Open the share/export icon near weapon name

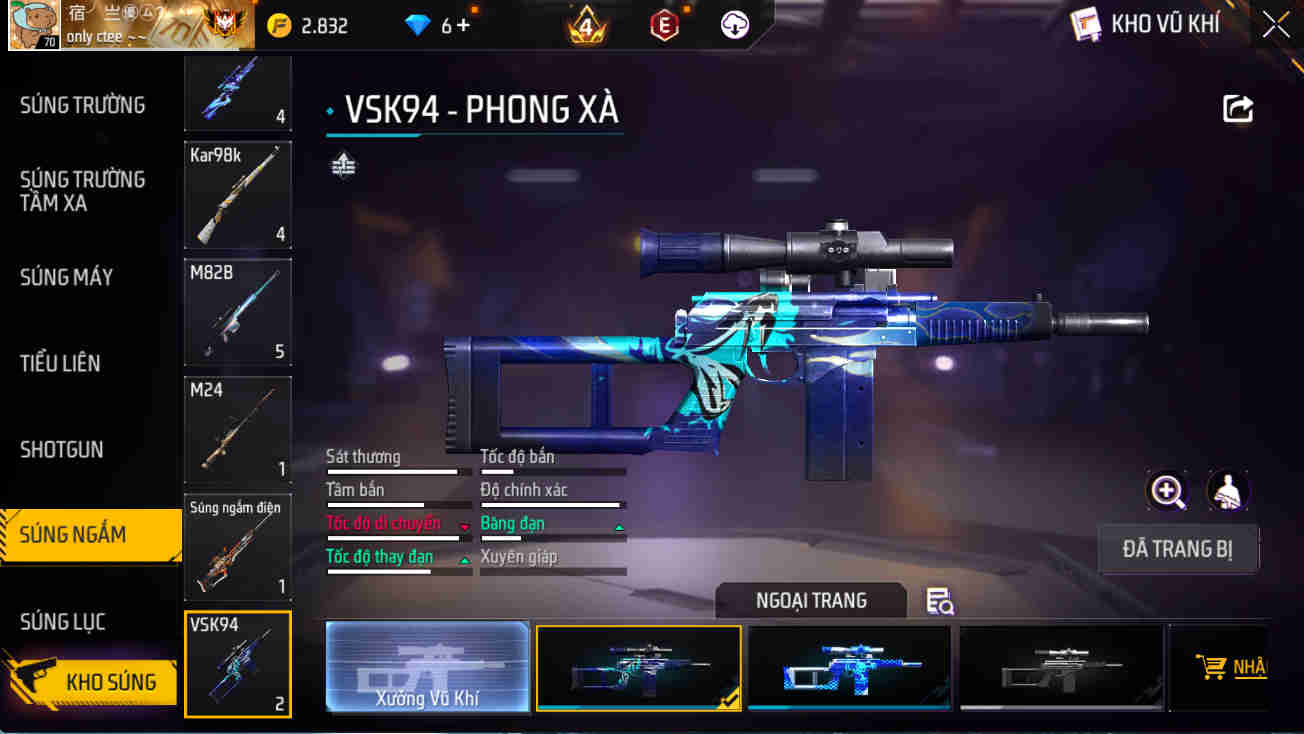(x=1237, y=108)
